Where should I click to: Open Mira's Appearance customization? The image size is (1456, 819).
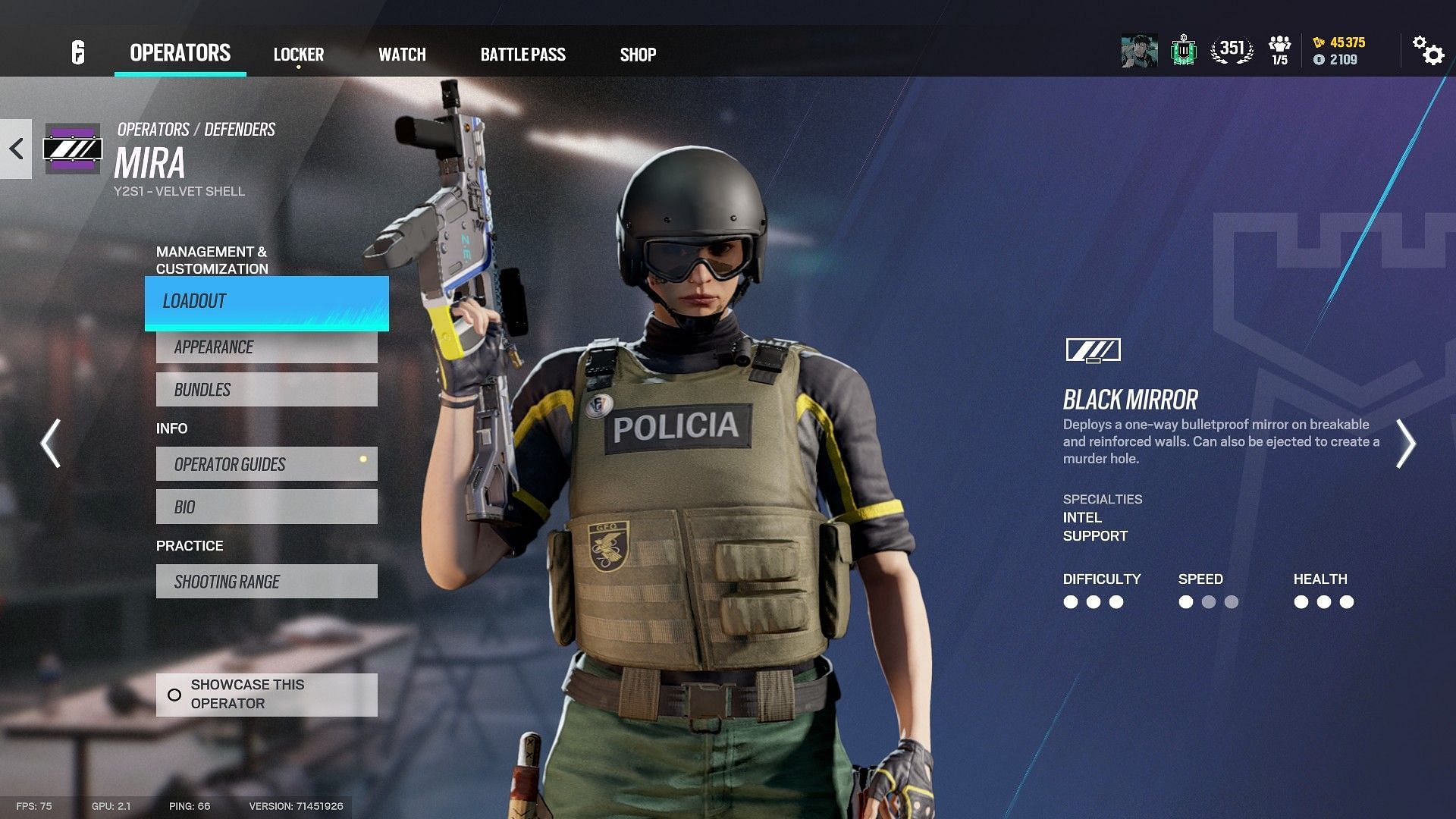[266, 347]
